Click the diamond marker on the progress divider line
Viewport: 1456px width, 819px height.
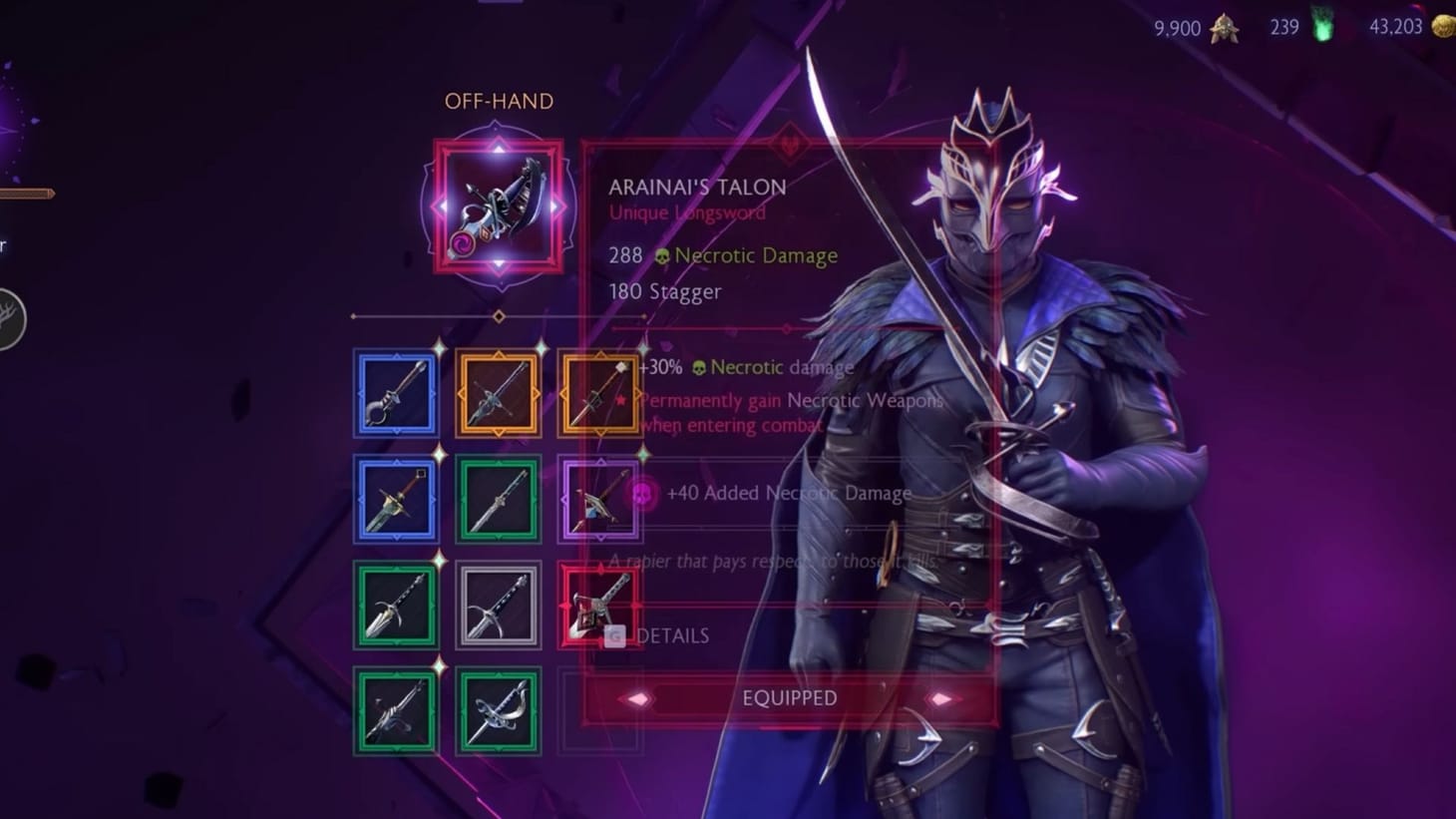[x=499, y=314]
